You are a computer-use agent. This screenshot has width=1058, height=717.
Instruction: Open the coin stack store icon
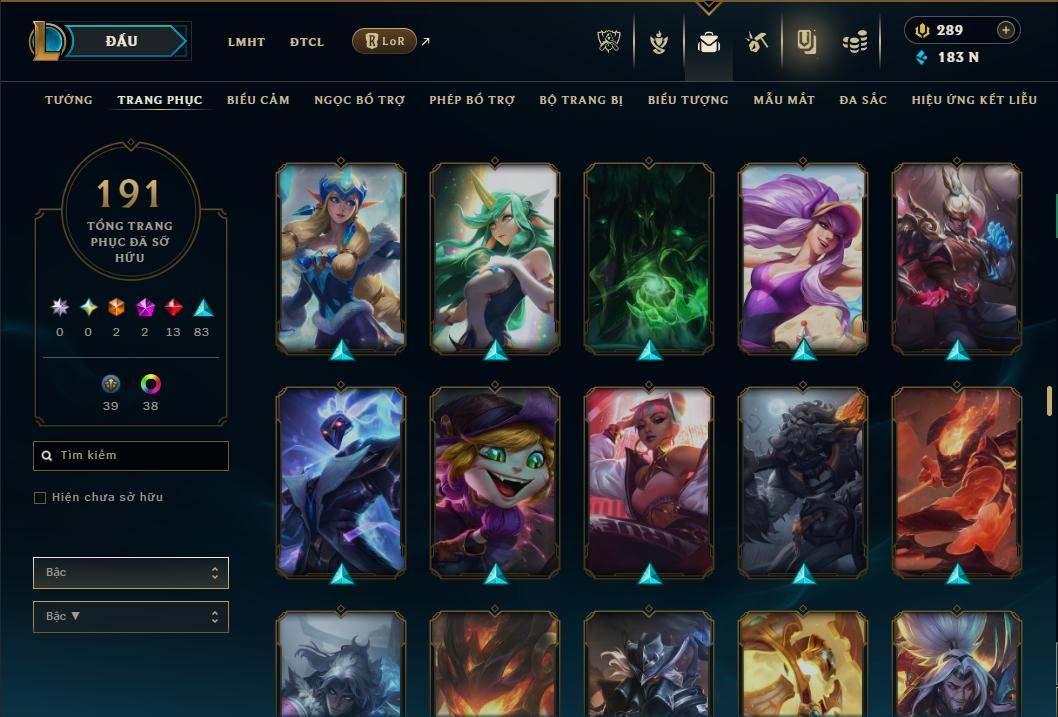pyautogui.click(x=854, y=42)
